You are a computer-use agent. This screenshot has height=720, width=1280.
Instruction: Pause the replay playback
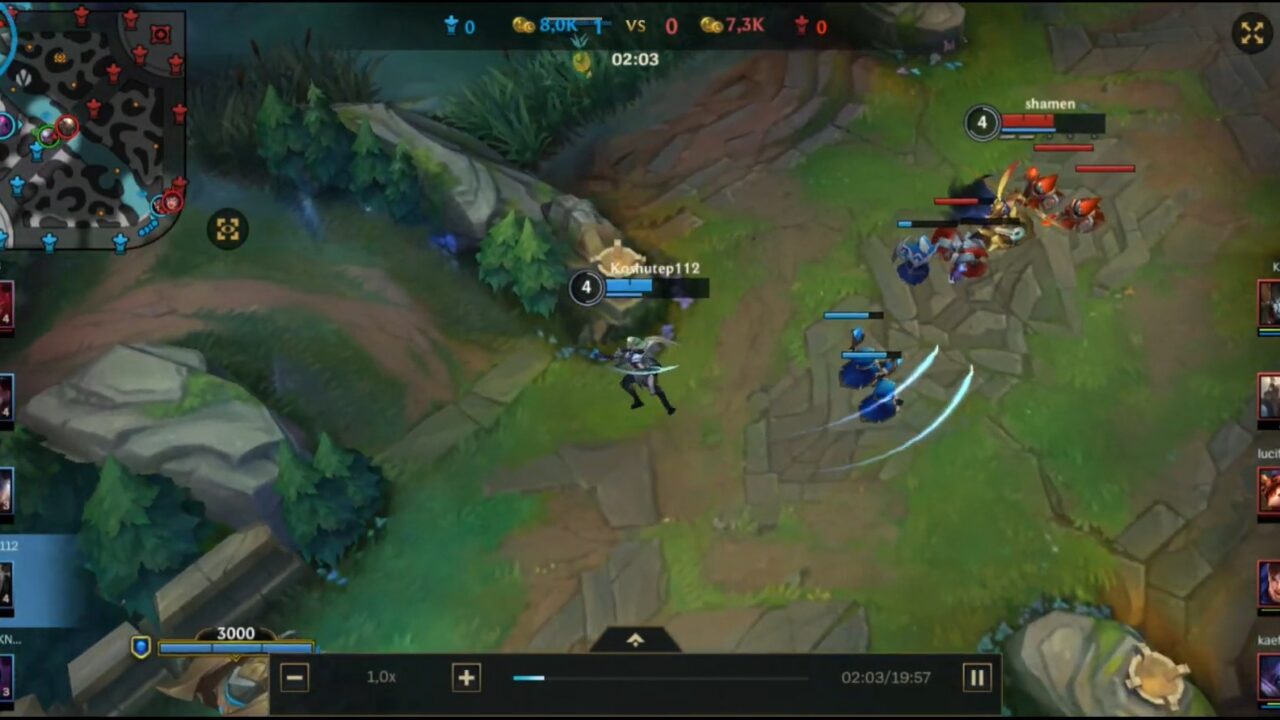coord(977,677)
